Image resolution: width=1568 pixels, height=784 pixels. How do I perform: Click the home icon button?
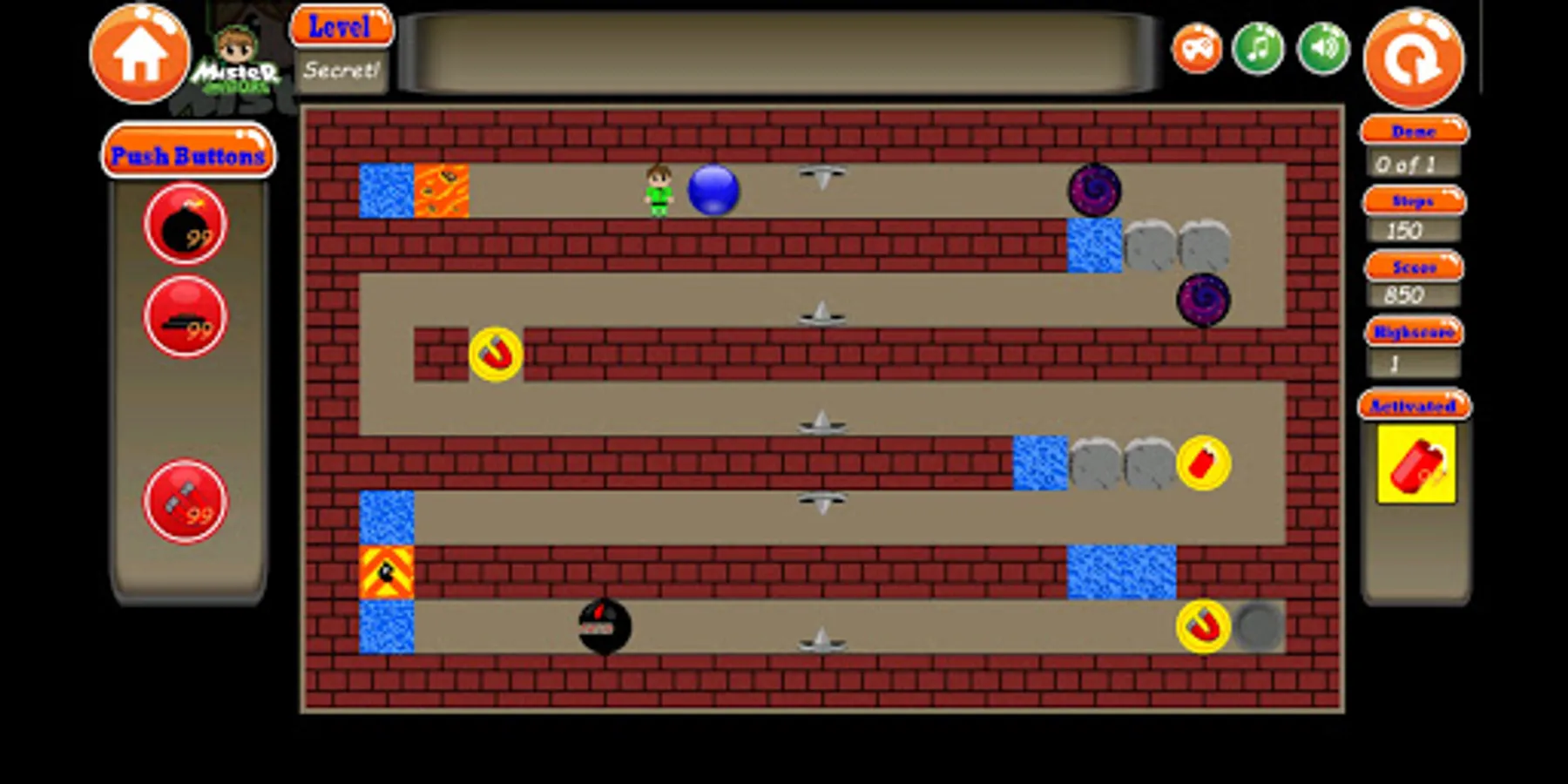pyautogui.click(x=141, y=54)
